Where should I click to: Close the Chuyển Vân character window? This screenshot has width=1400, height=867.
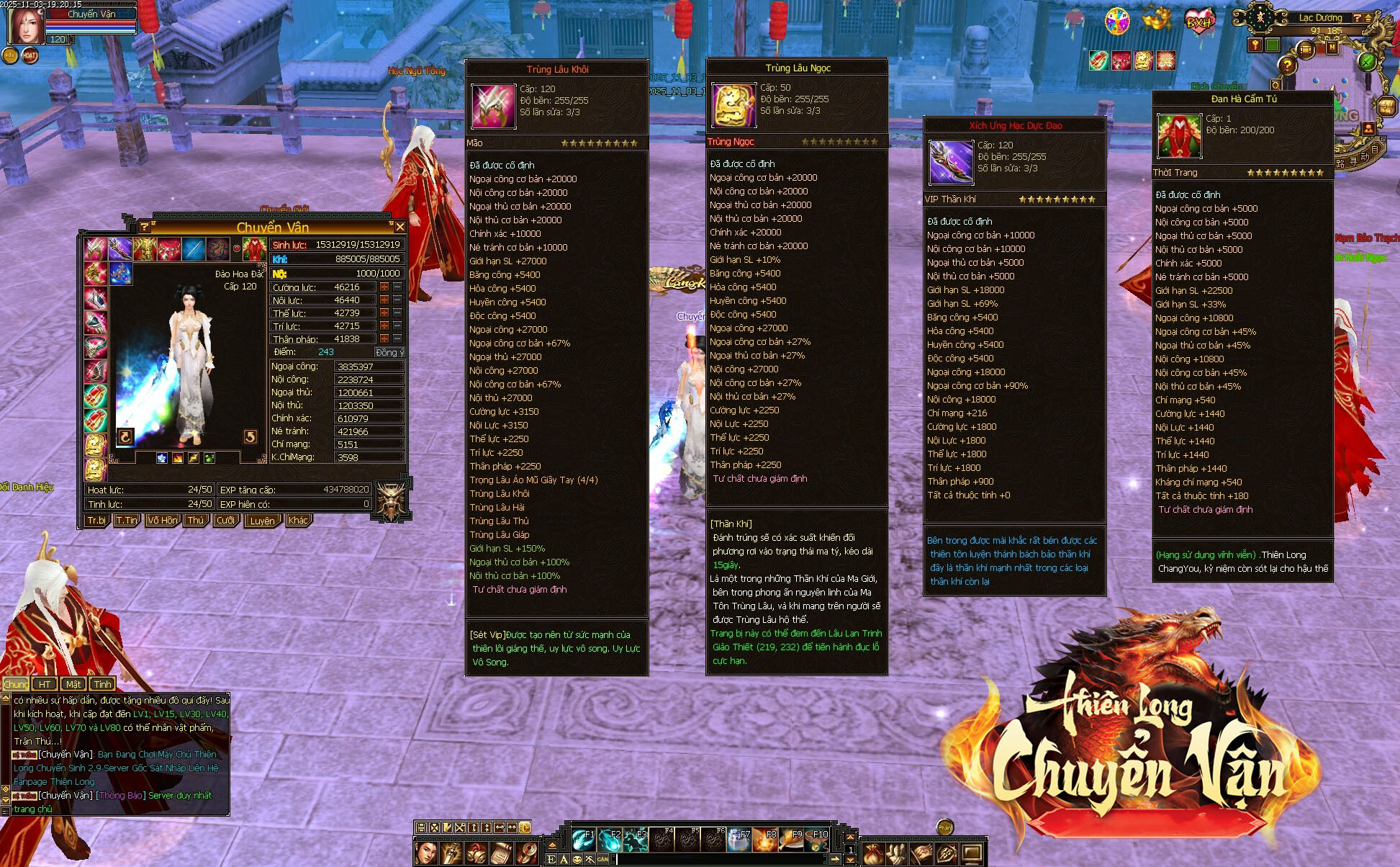click(x=400, y=227)
